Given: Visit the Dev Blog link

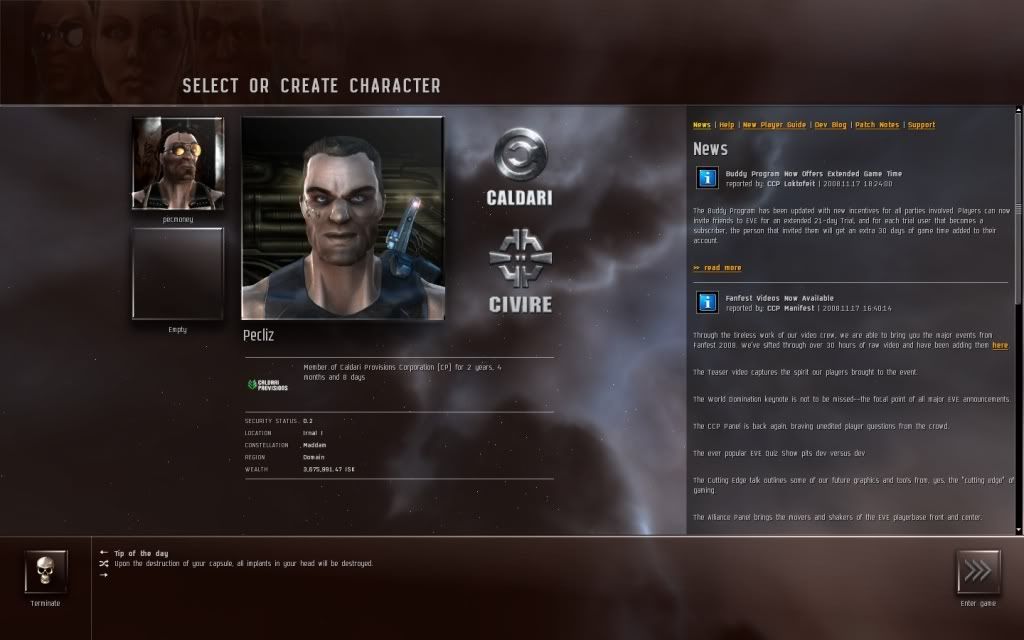Looking at the screenshot, I should pos(830,125).
